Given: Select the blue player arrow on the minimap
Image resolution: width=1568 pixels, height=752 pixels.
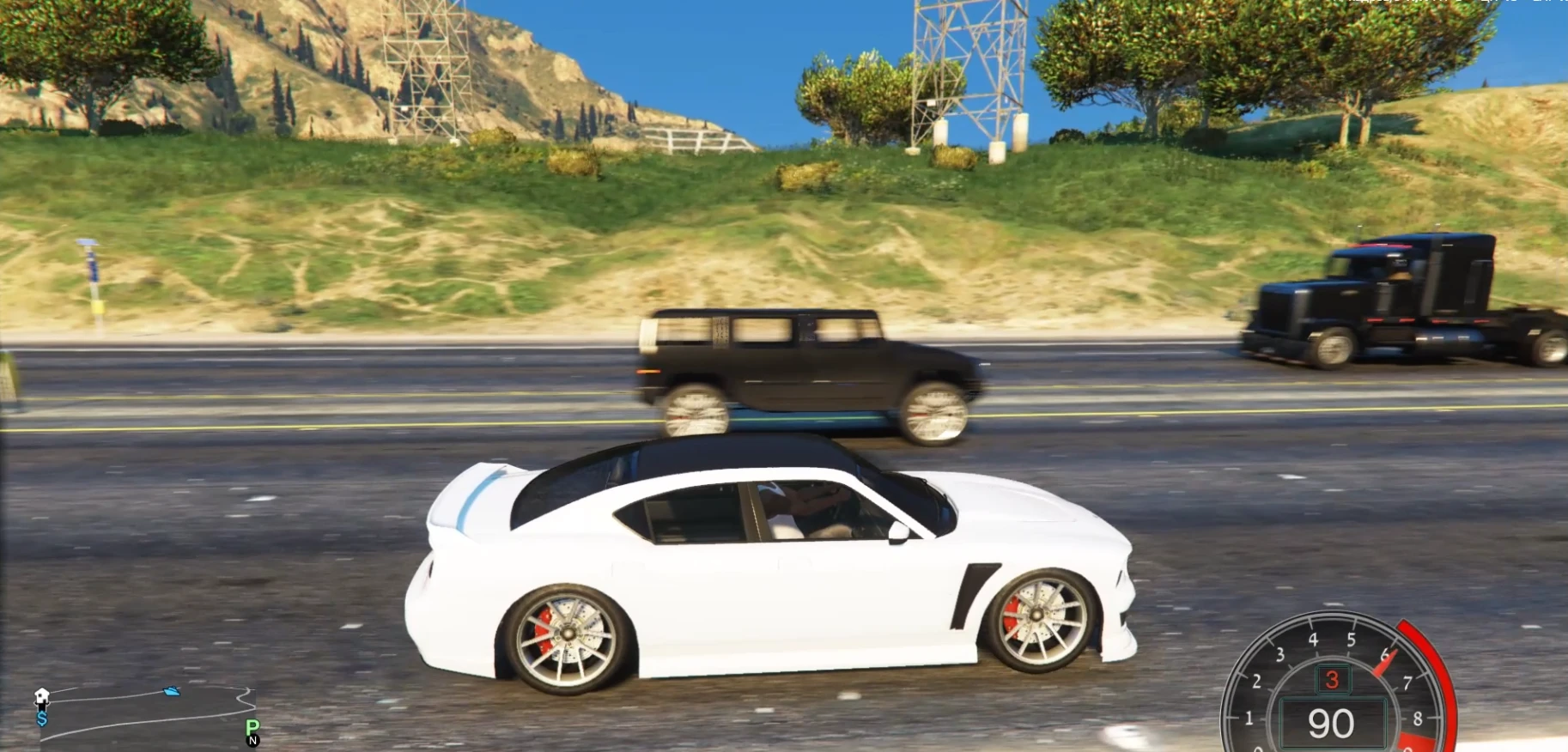Looking at the screenshot, I should click(171, 692).
